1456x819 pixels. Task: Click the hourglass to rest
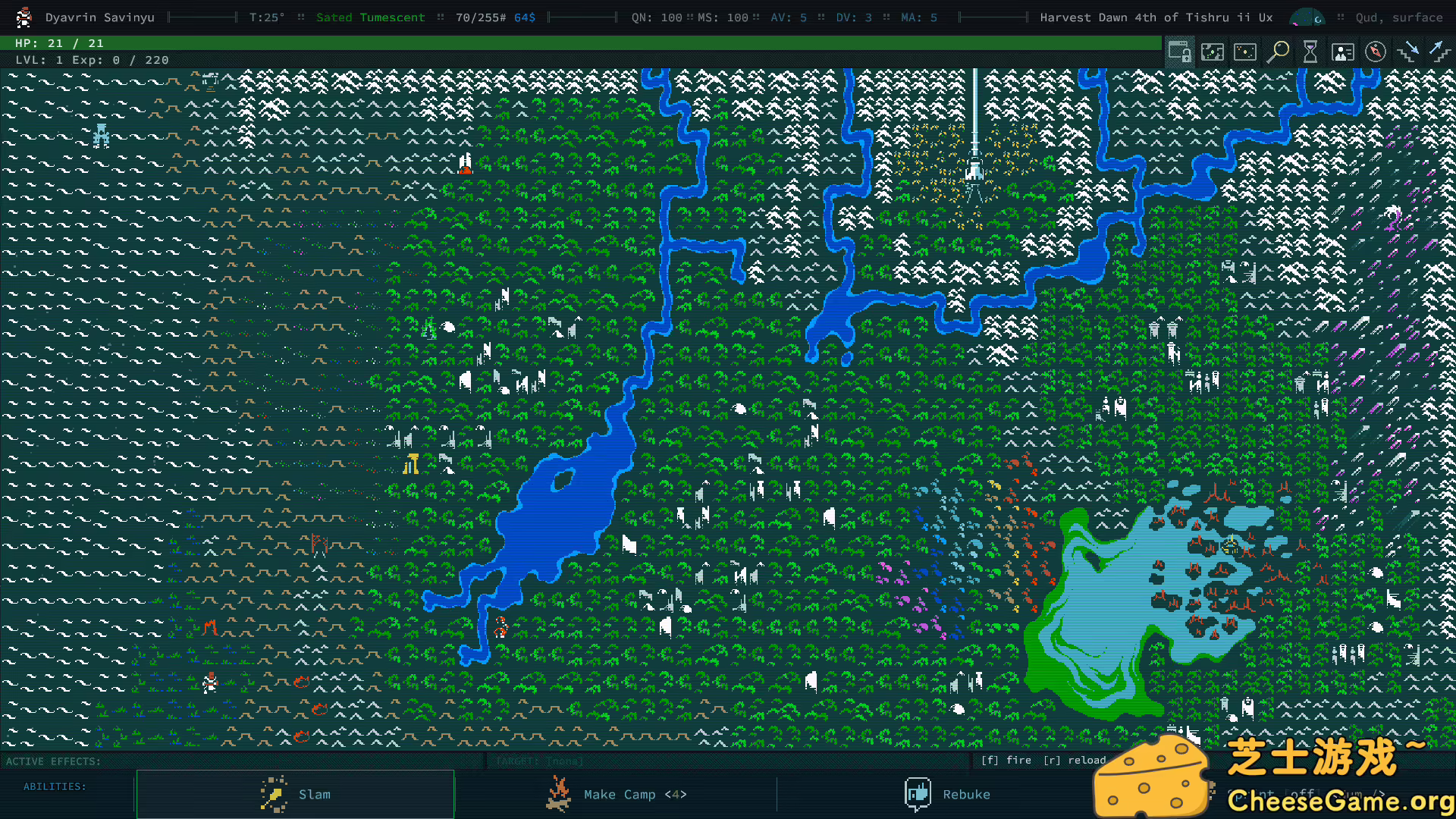tap(1310, 52)
